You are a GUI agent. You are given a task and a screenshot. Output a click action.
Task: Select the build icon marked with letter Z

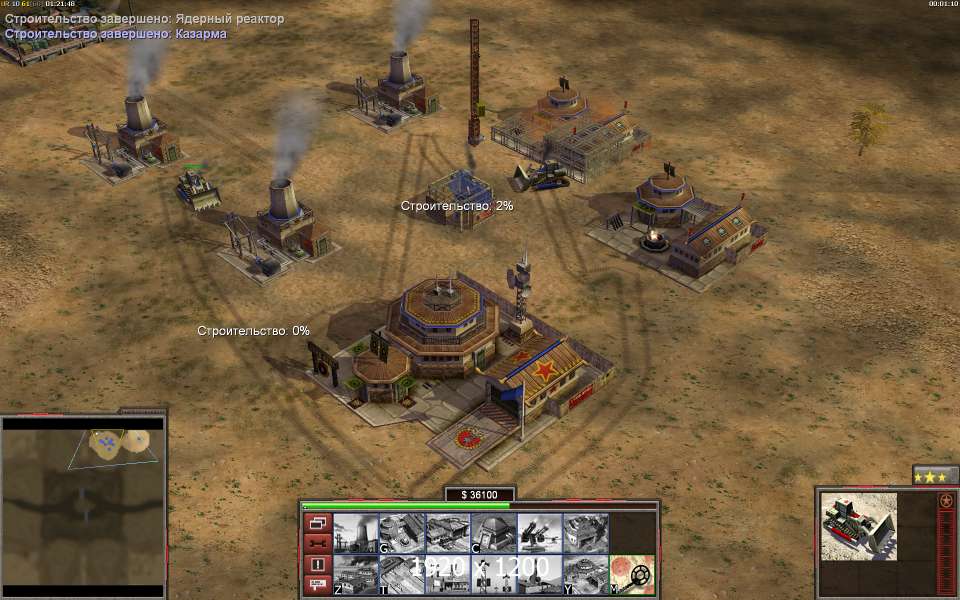click(x=355, y=575)
